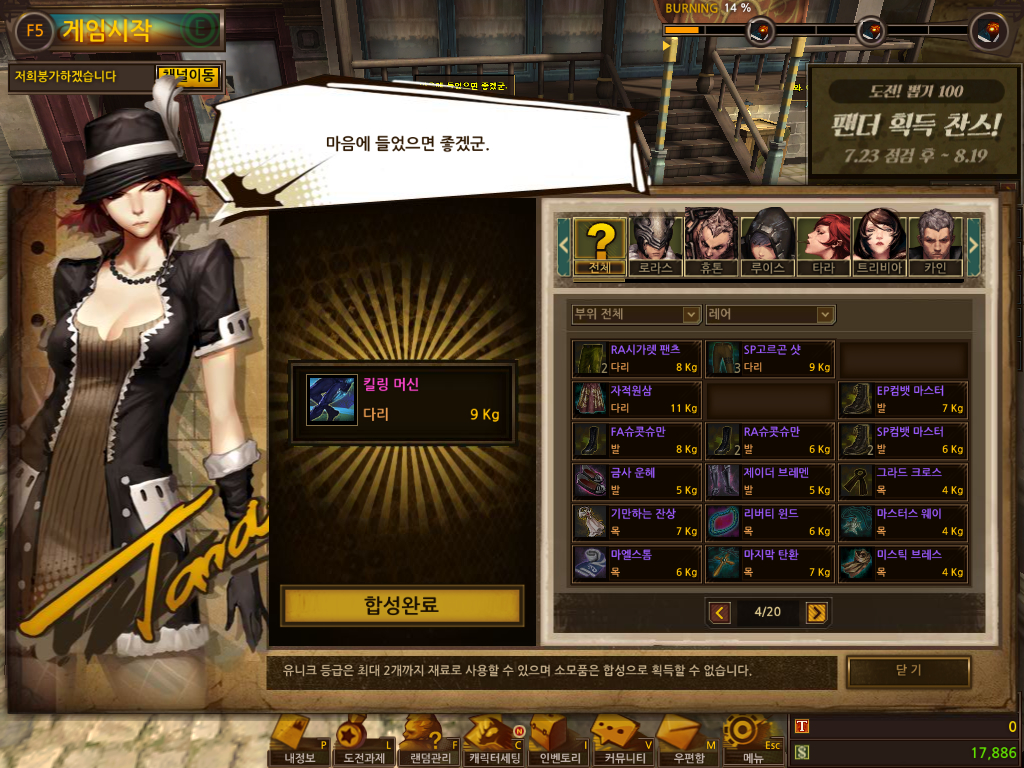The width and height of the screenshot is (1024, 768).
Task: Choose the 카인 character portrait
Action: tap(934, 245)
